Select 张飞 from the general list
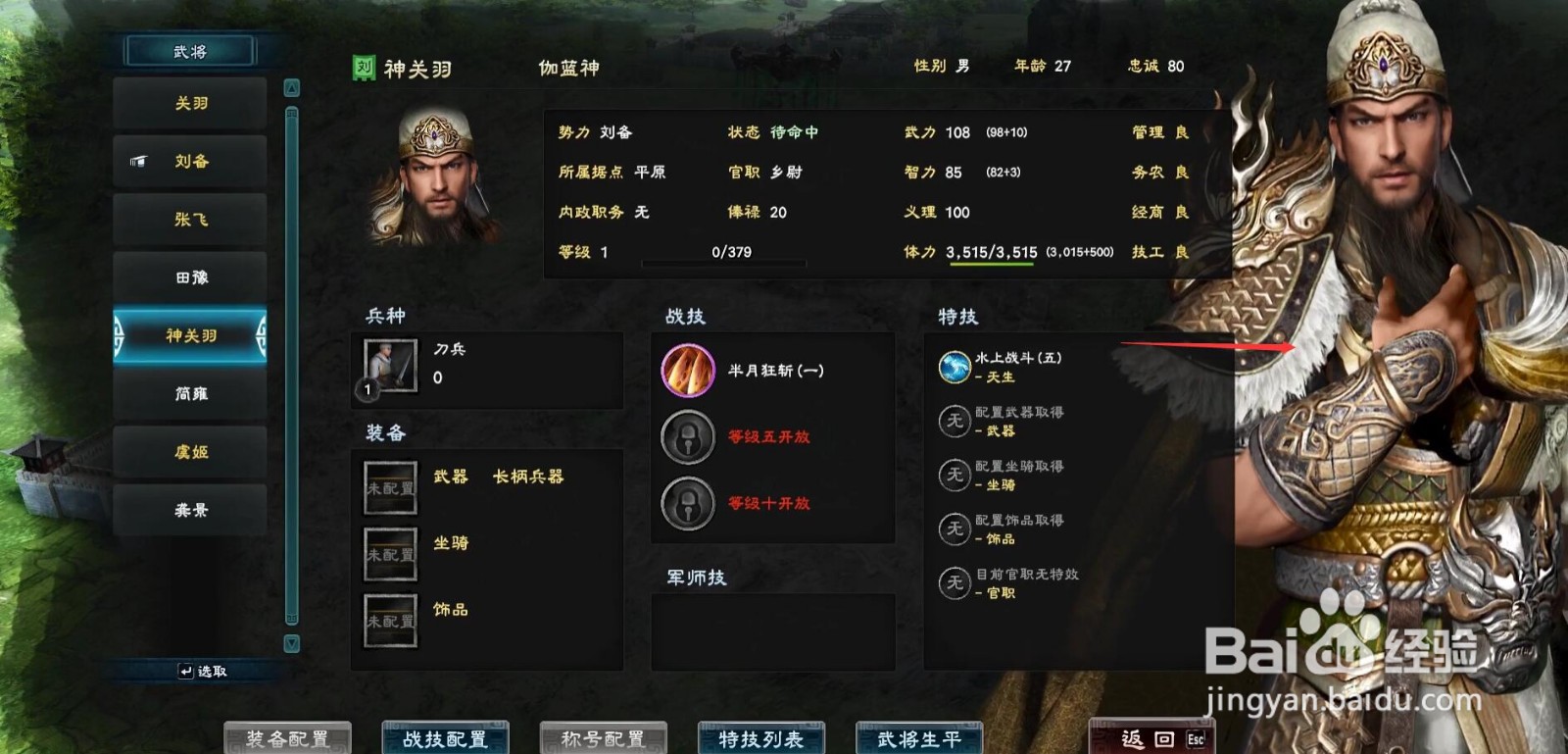1568x754 pixels. [x=189, y=219]
